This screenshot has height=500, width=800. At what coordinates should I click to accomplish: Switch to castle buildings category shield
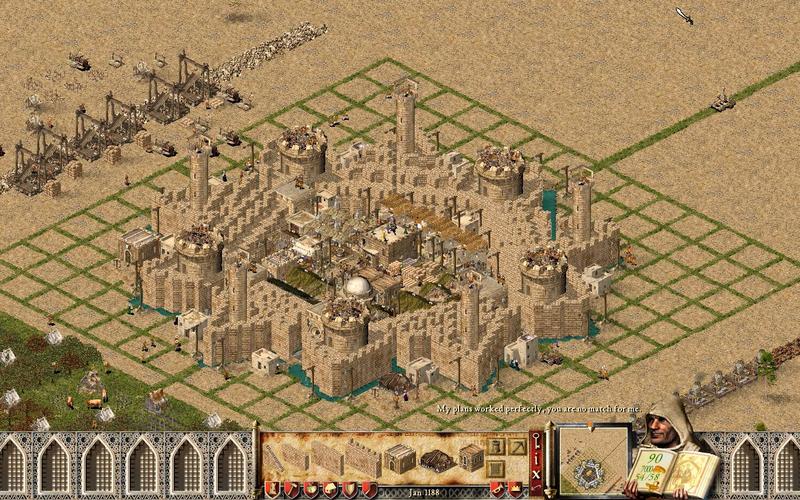[x=272, y=488]
